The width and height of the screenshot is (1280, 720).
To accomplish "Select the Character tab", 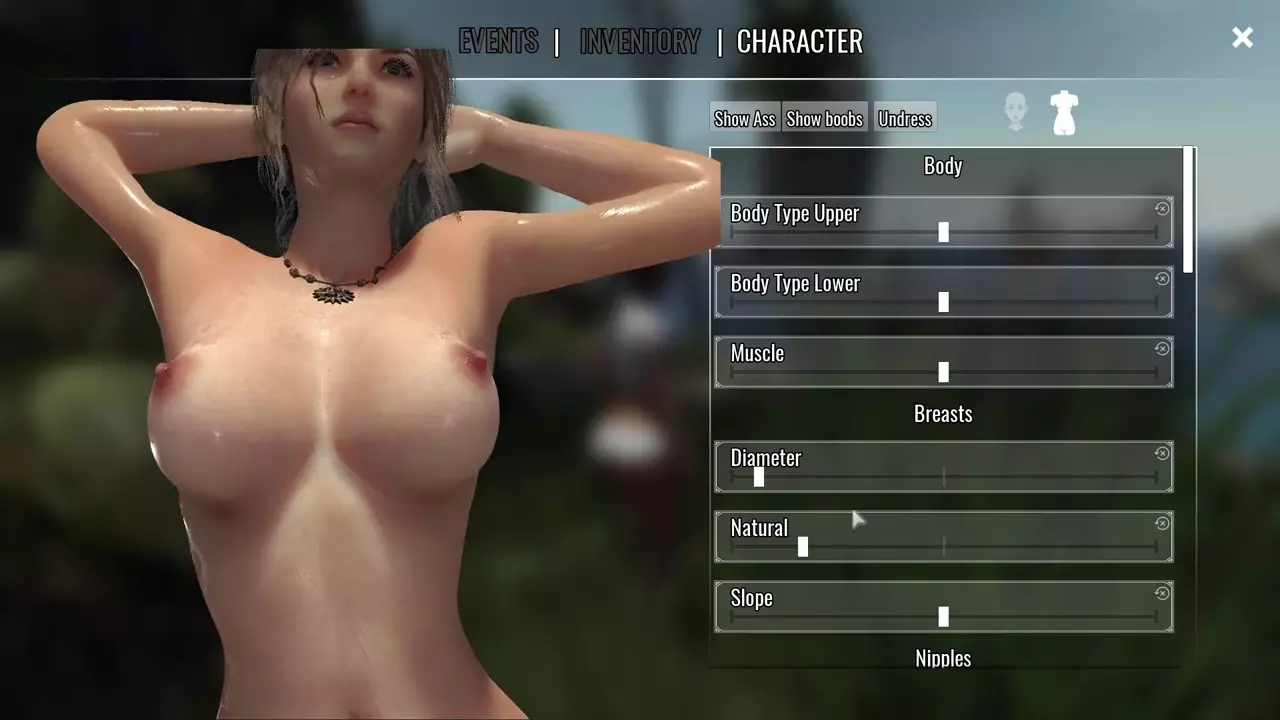I will (x=799, y=41).
